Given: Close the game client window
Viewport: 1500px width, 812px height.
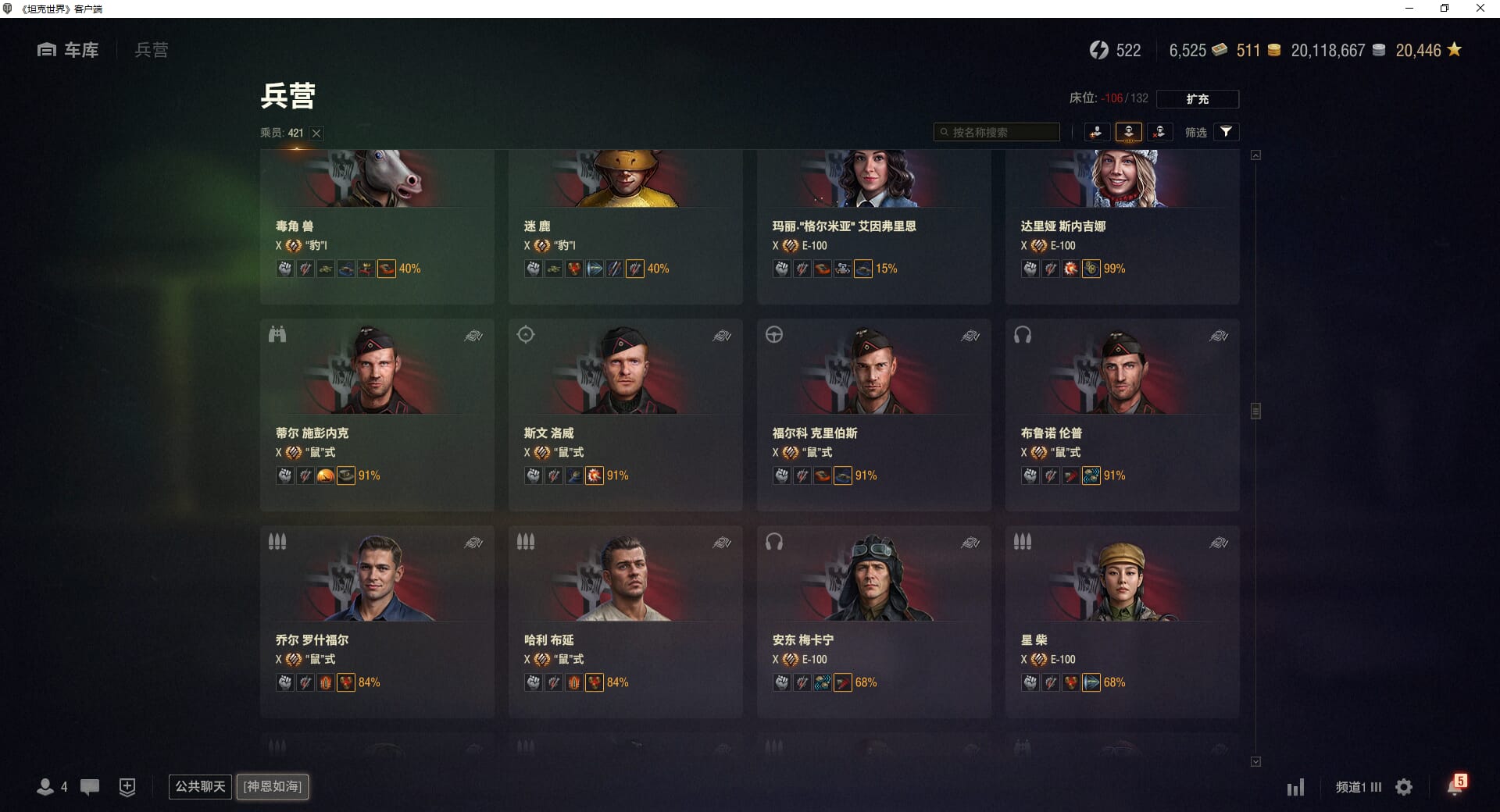Looking at the screenshot, I should 1480,9.
